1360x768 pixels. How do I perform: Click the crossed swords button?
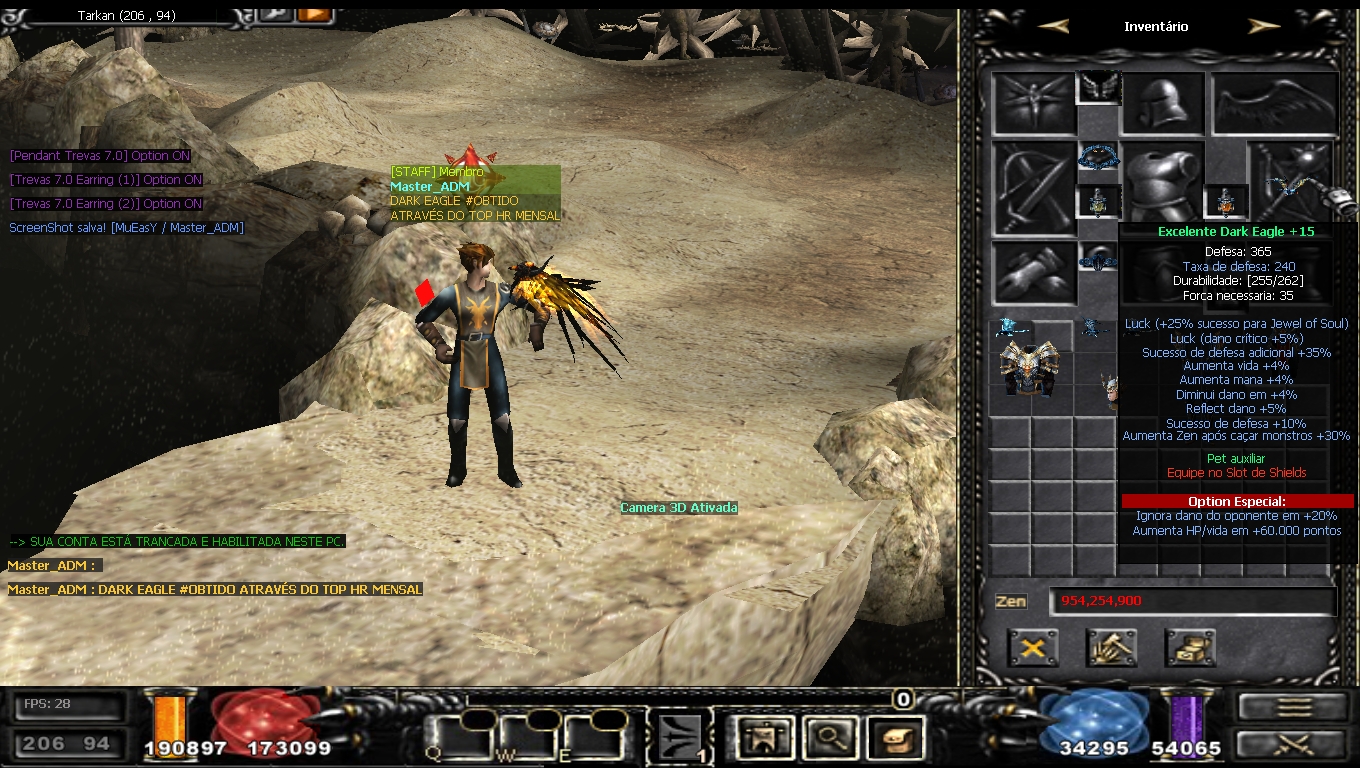(x=1292, y=744)
